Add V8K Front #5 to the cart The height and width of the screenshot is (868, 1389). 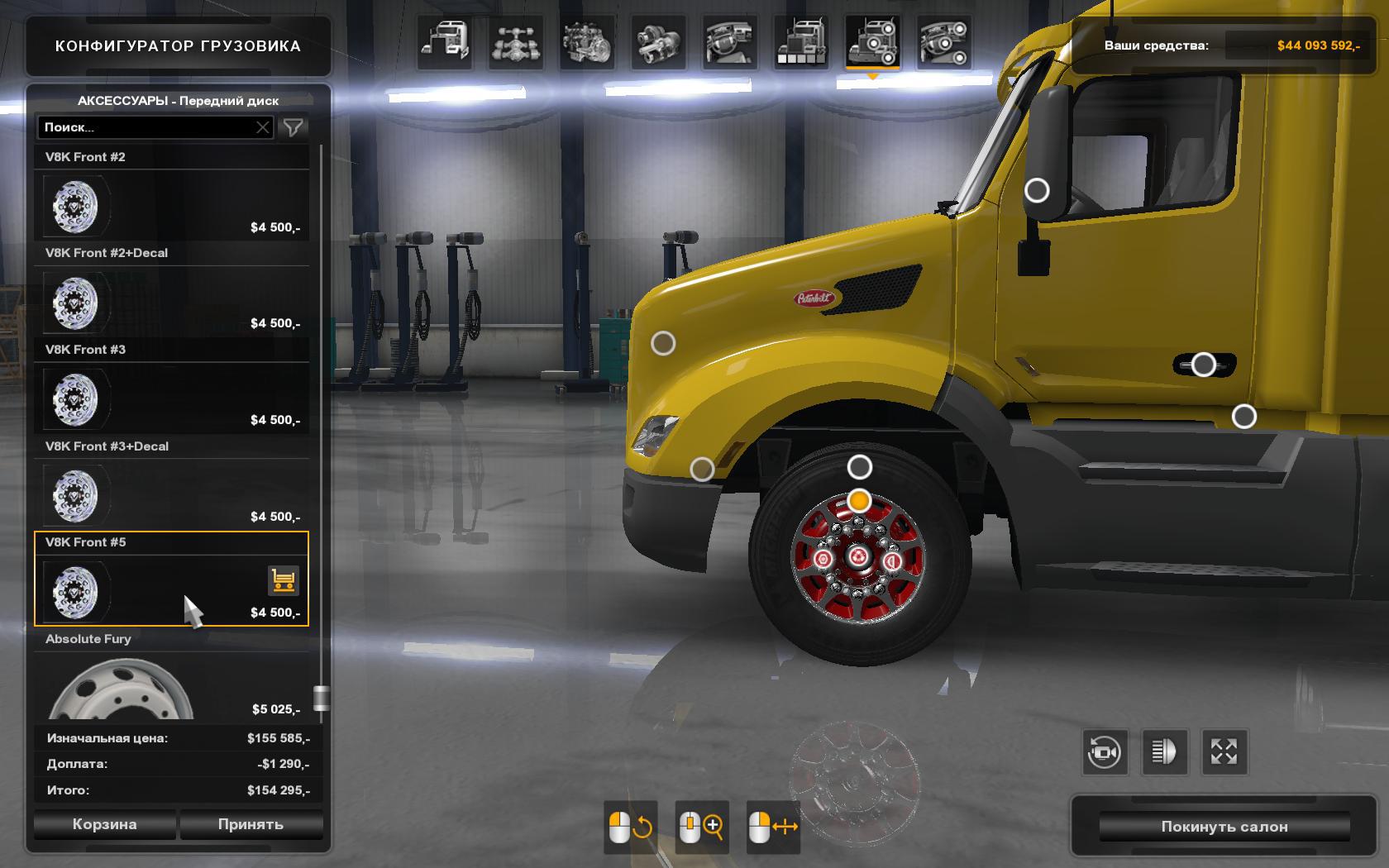(283, 580)
